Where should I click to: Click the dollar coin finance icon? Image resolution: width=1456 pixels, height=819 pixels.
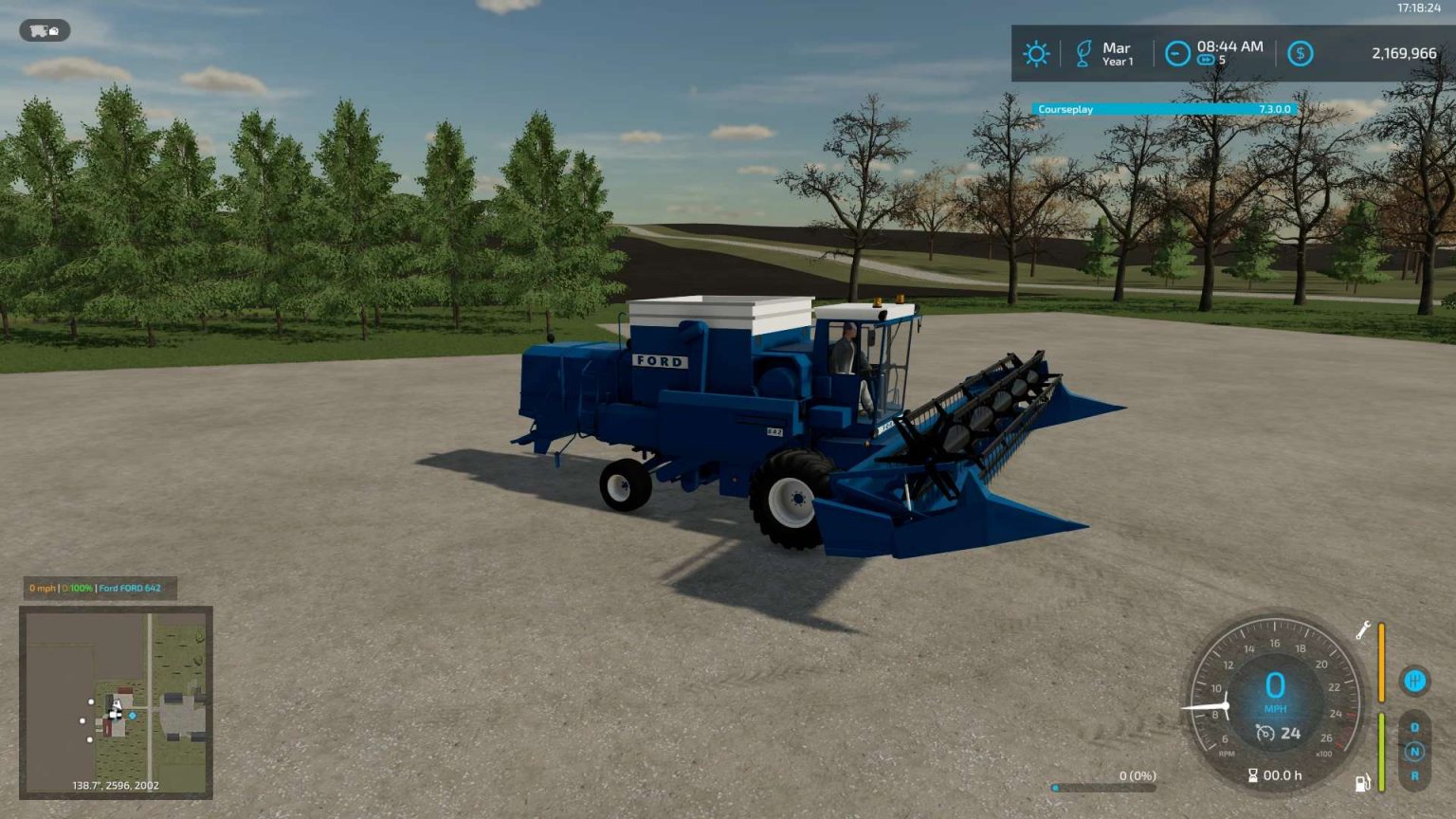1299,53
